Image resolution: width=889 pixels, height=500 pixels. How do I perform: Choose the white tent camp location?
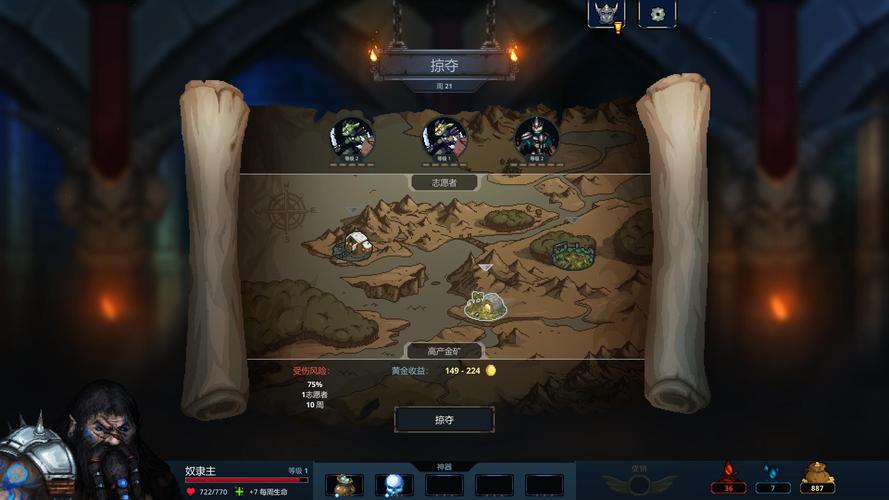pyautogui.click(x=355, y=246)
